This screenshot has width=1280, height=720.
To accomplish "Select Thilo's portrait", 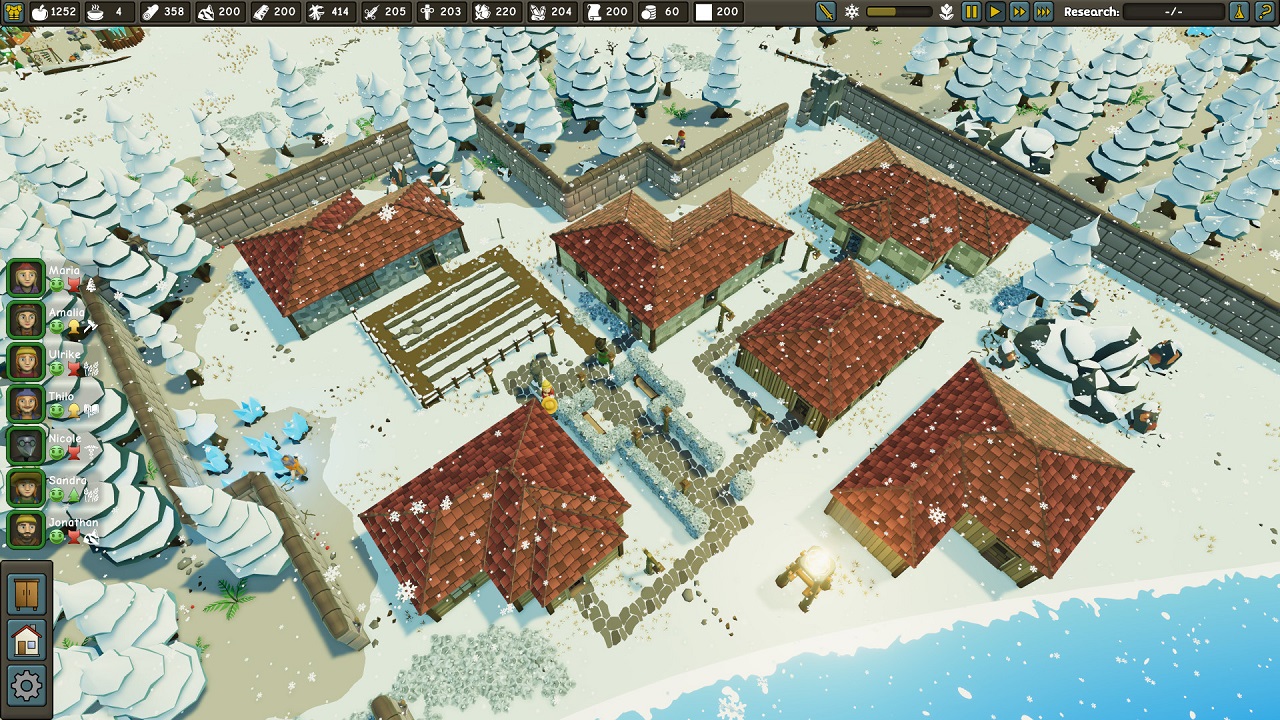I will point(27,403).
